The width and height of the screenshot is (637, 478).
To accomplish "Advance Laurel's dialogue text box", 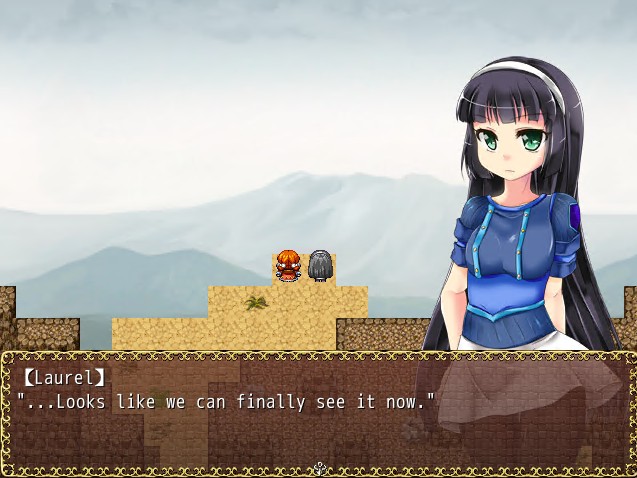I will (x=318, y=412).
